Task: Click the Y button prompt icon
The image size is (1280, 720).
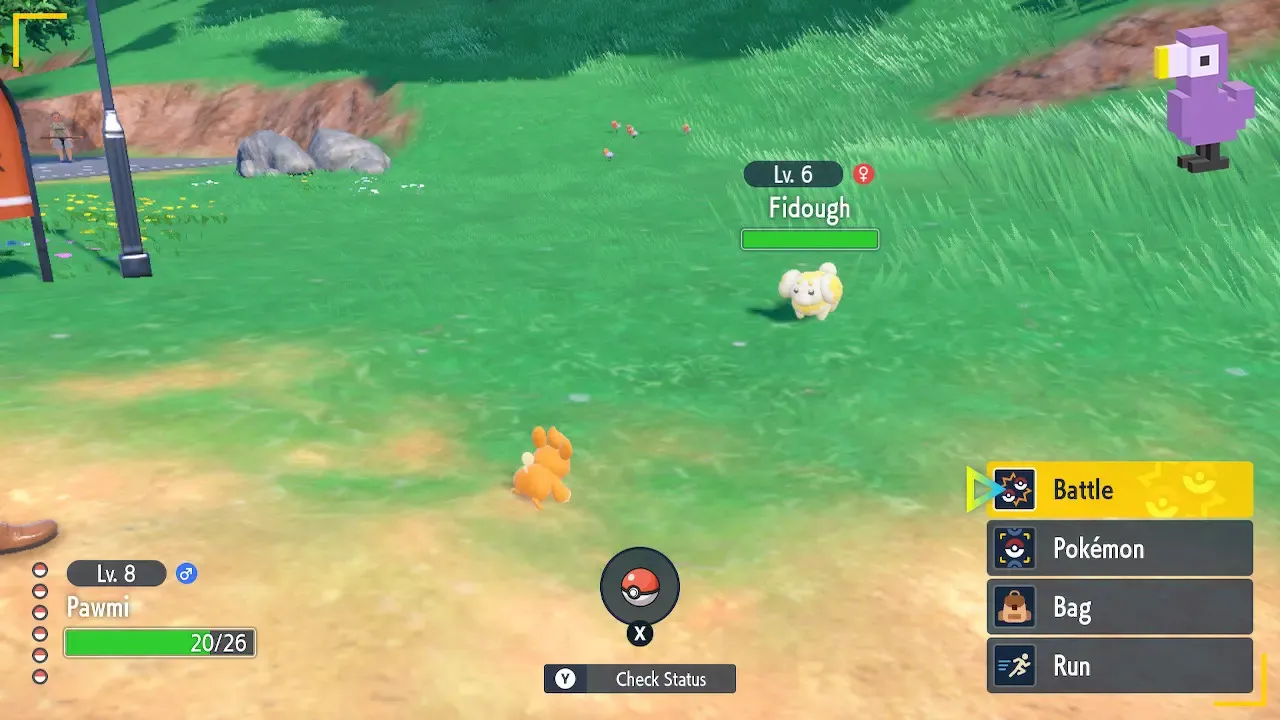Action: point(565,679)
